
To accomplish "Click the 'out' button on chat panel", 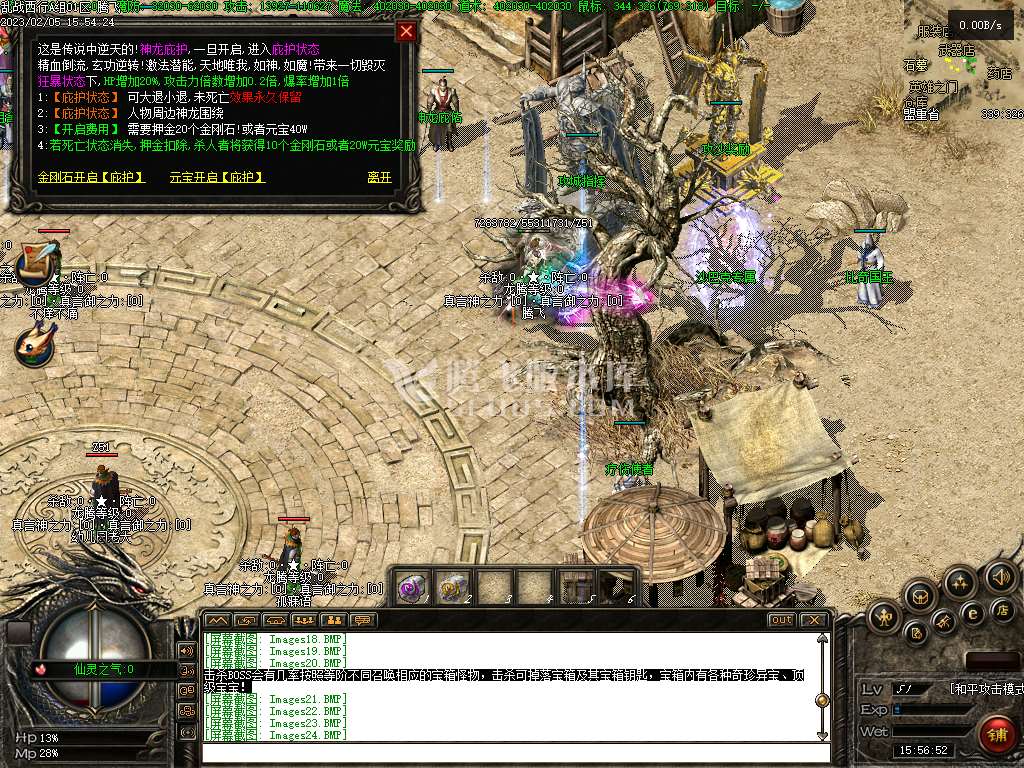I will [x=781, y=620].
